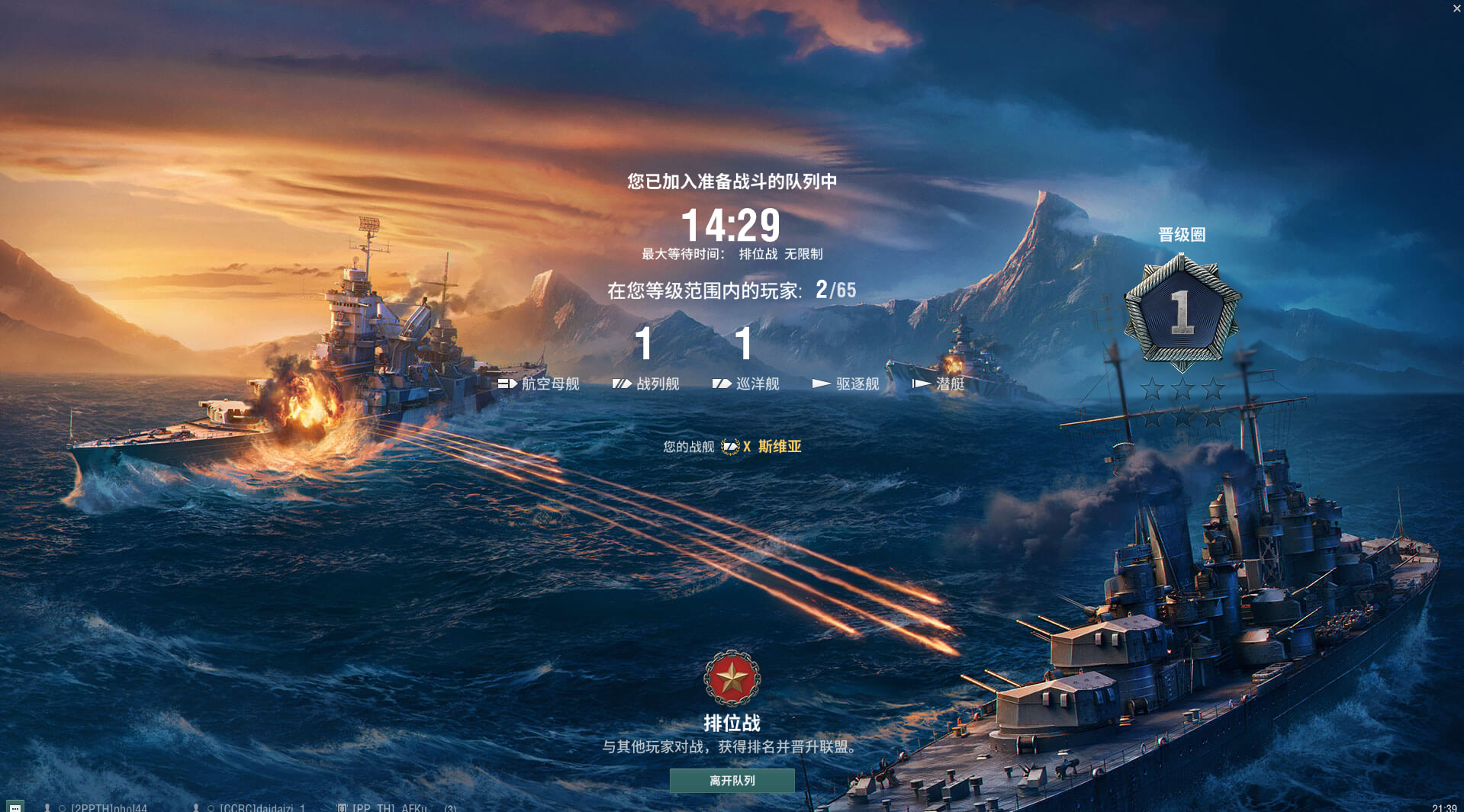Close the window with the top-right X
Screen dimensions: 1464x812
1456,8
